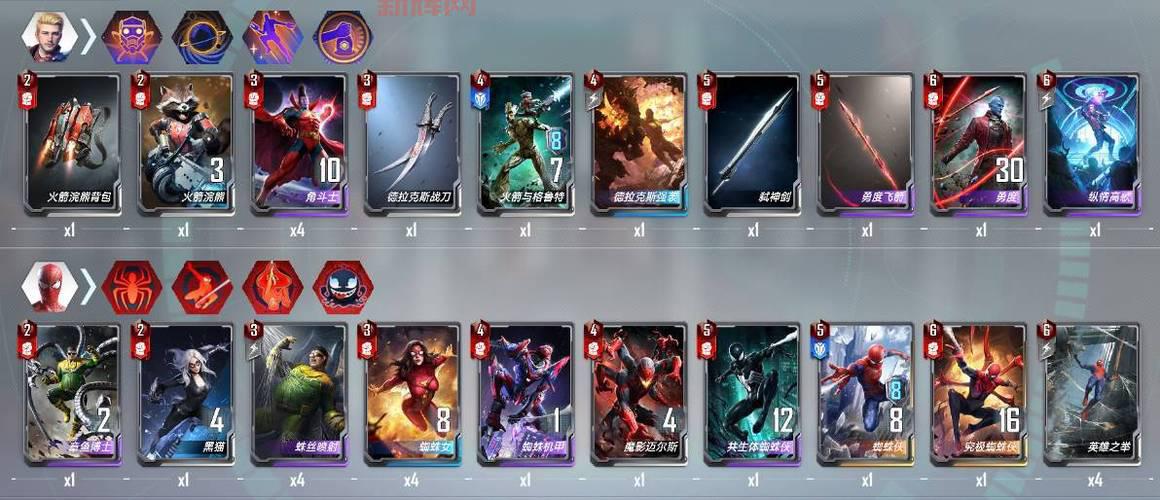Select the 火箭浣熊背包 jetpack card
The height and width of the screenshot is (500, 1160).
pos(69,142)
